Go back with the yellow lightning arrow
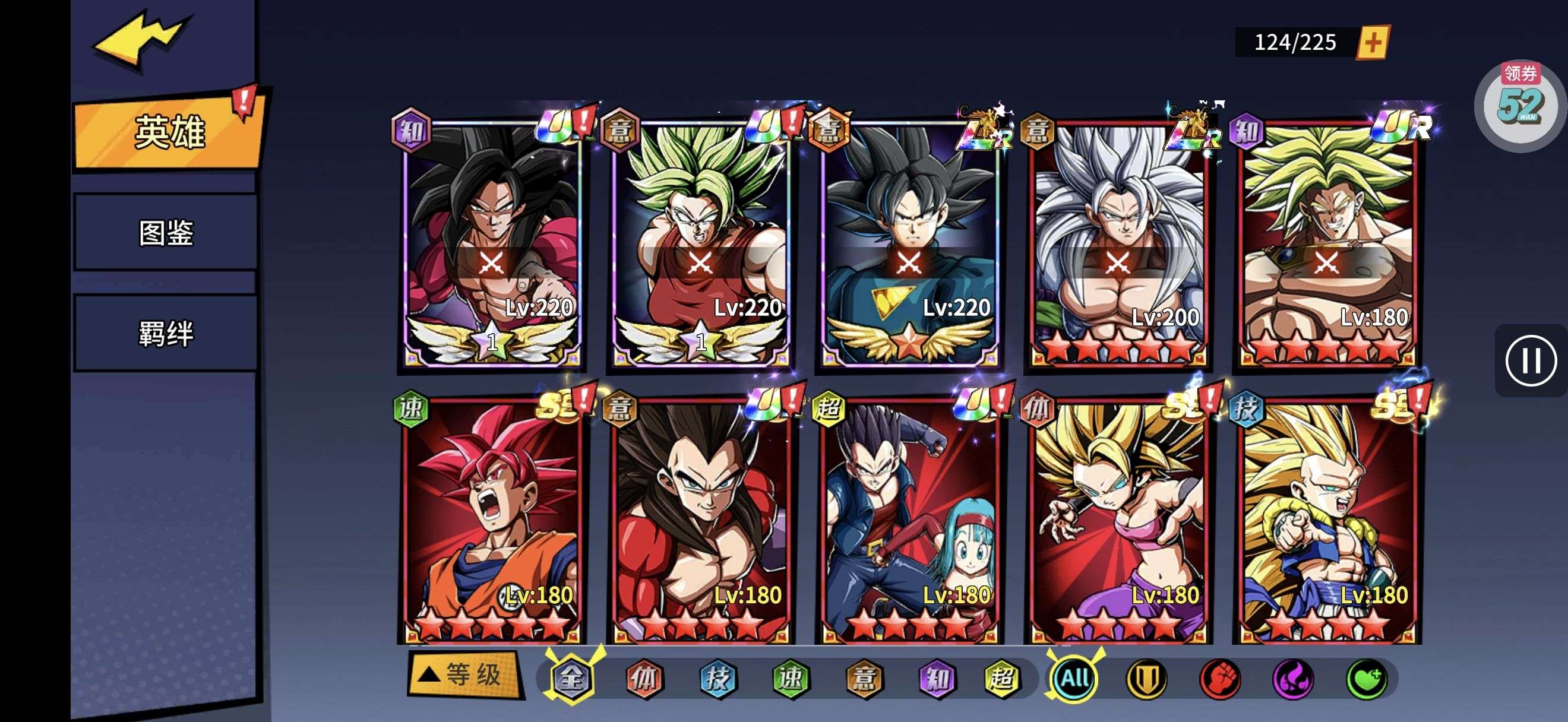 [142, 39]
